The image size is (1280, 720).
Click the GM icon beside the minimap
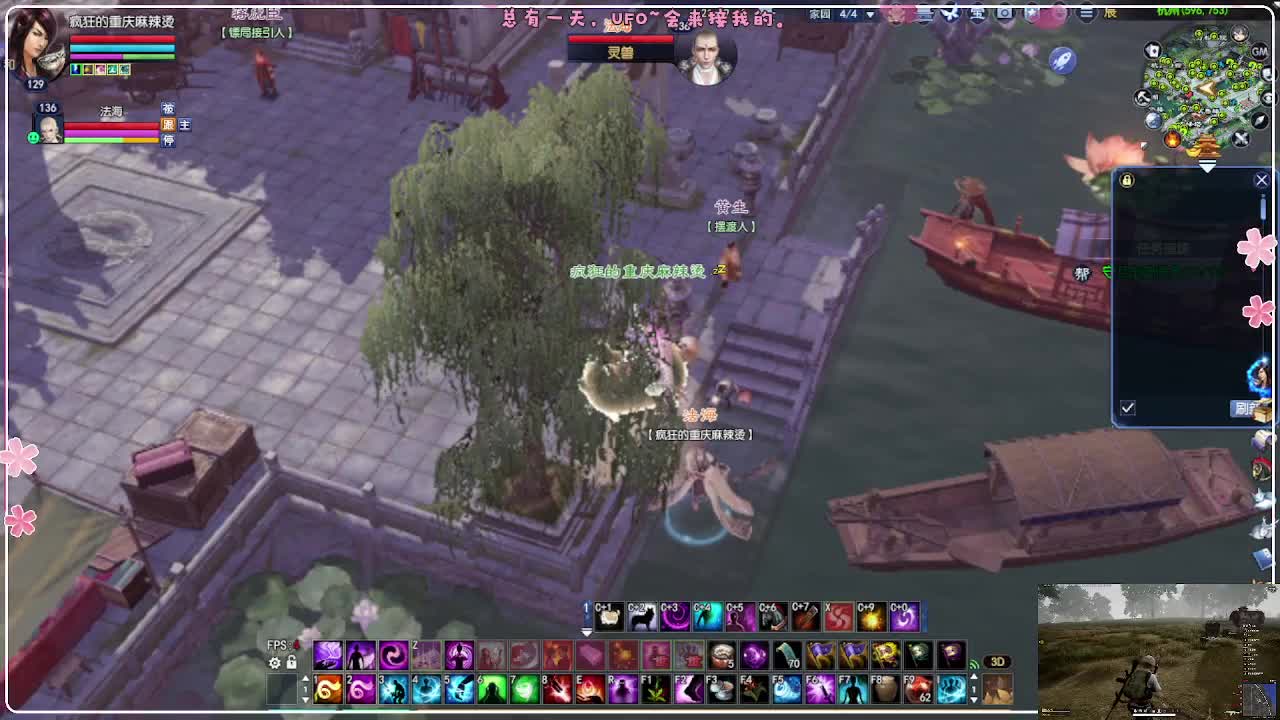[x=1257, y=52]
